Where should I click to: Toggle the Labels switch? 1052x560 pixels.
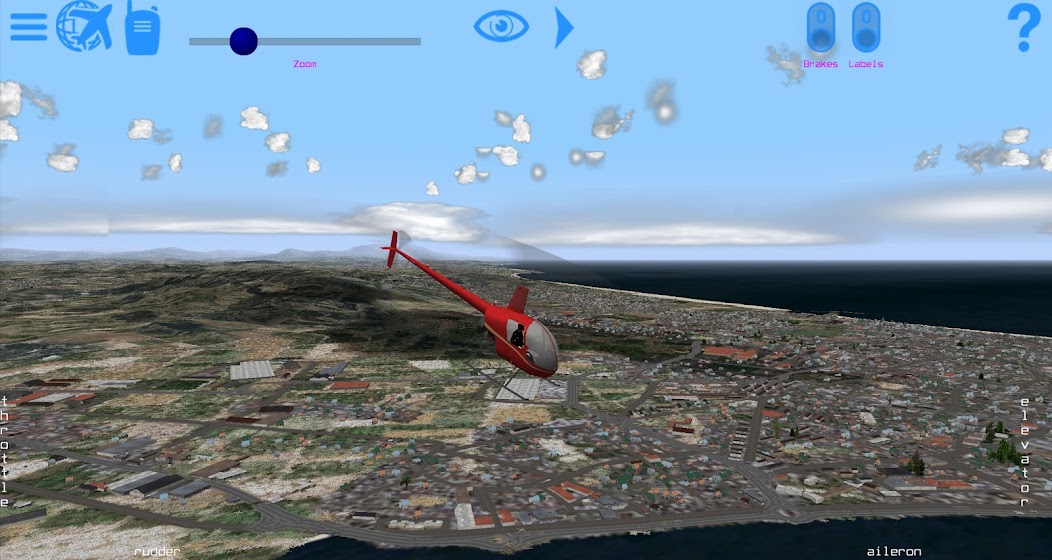pyautogui.click(x=866, y=28)
